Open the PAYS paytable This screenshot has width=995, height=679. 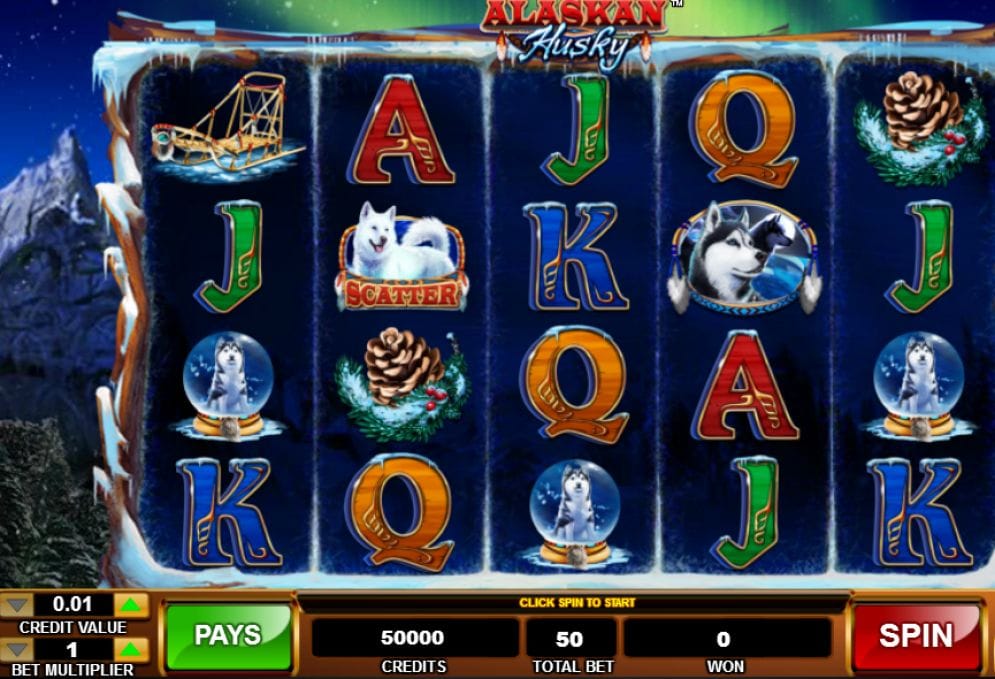click(227, 636)
